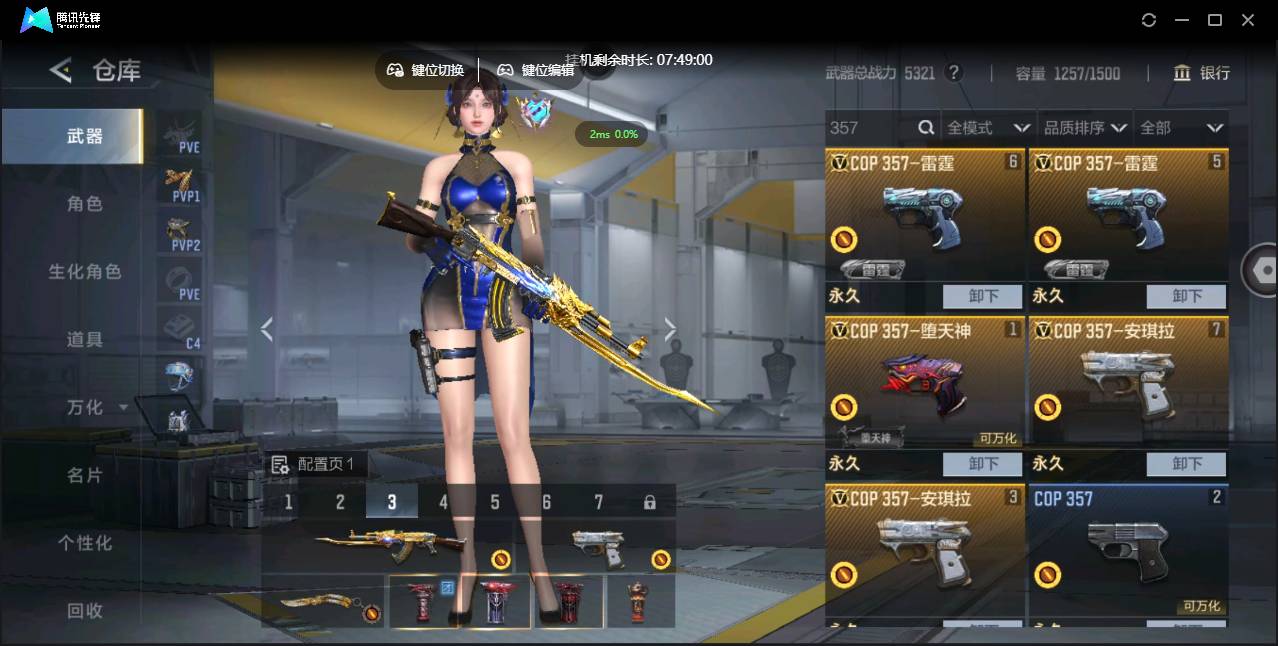Show the previous character with left arrow

pos(266,329)
